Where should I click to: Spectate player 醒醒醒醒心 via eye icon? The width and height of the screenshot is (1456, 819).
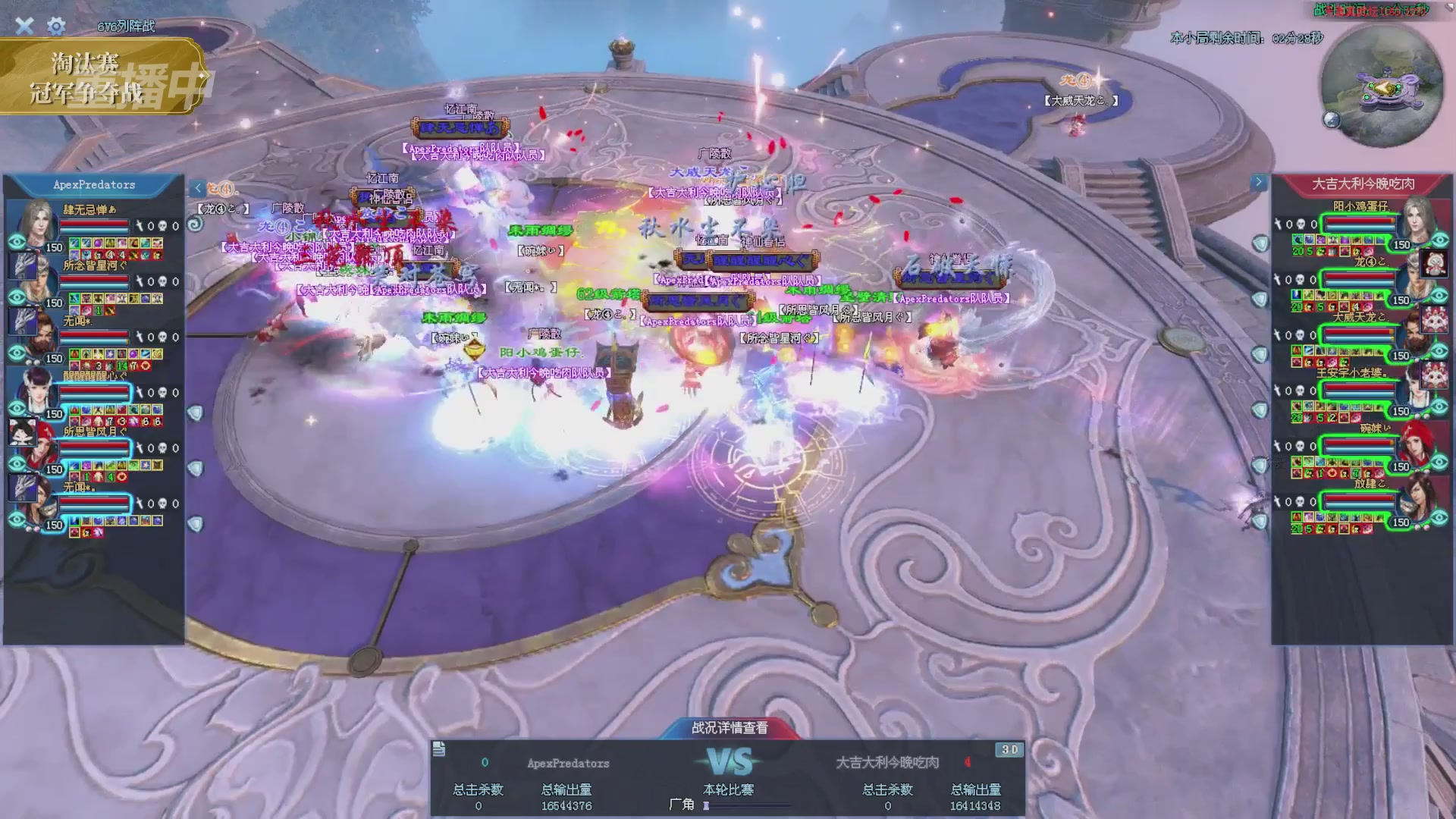17,409
